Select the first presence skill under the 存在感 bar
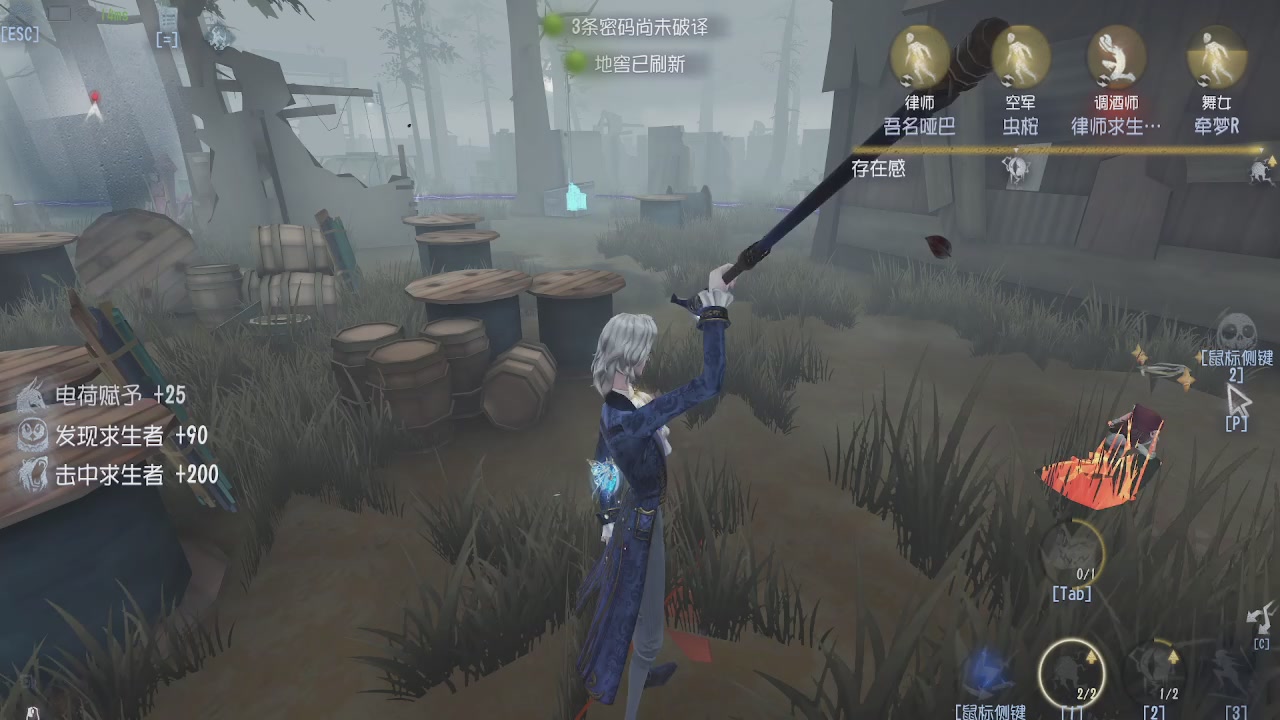 tap(1017, 170)
